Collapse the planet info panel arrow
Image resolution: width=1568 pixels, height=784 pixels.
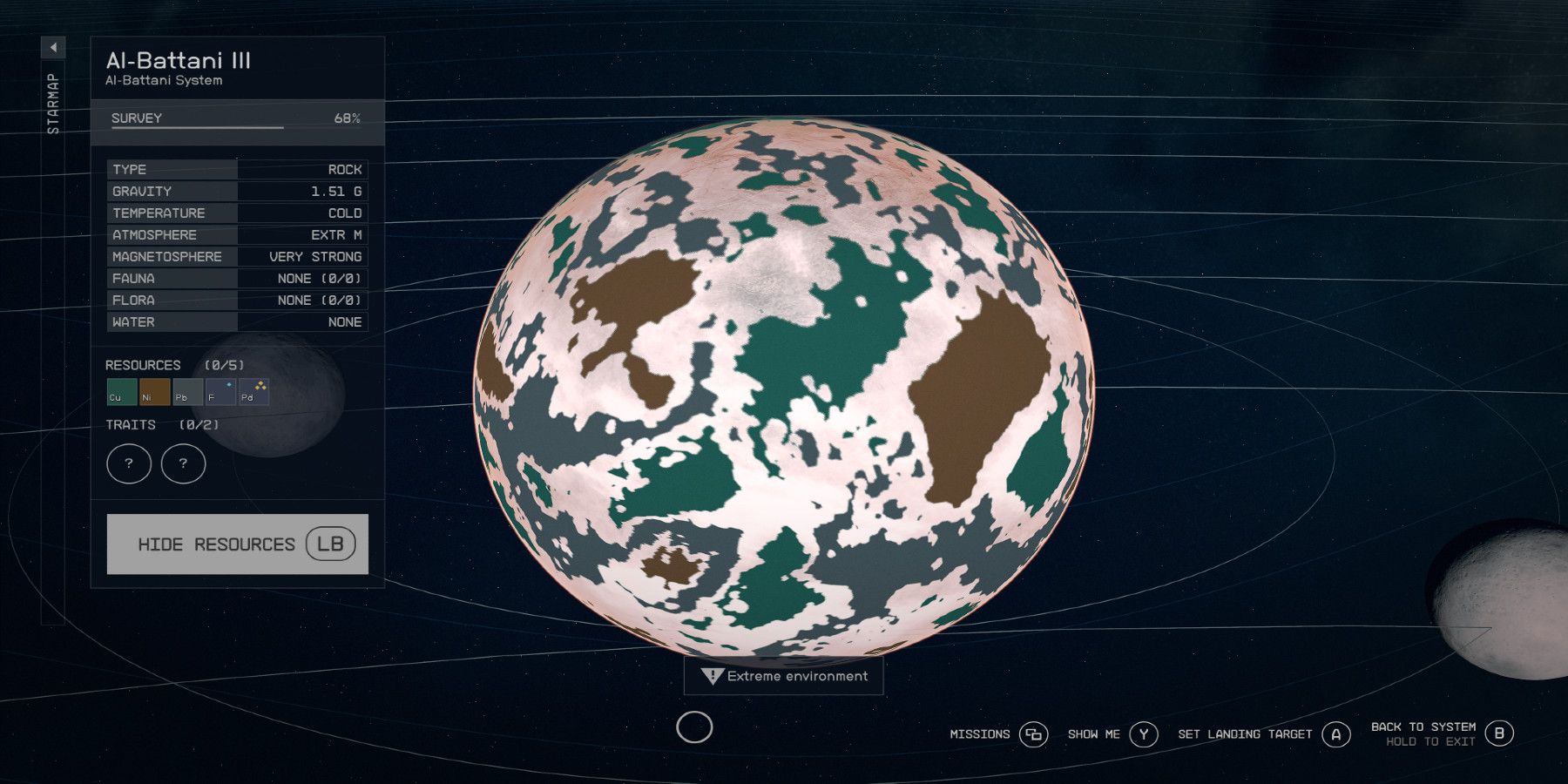[x=52, y=48]
